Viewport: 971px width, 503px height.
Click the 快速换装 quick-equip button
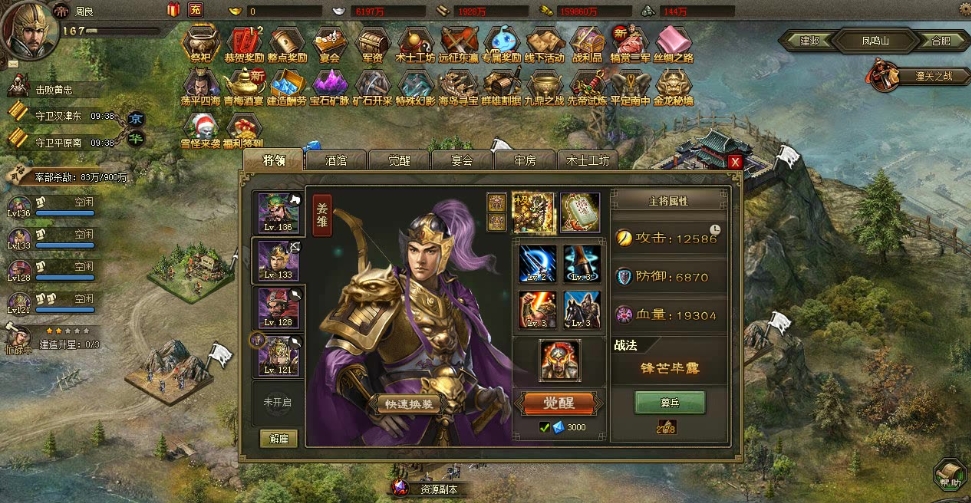point(408,404)
